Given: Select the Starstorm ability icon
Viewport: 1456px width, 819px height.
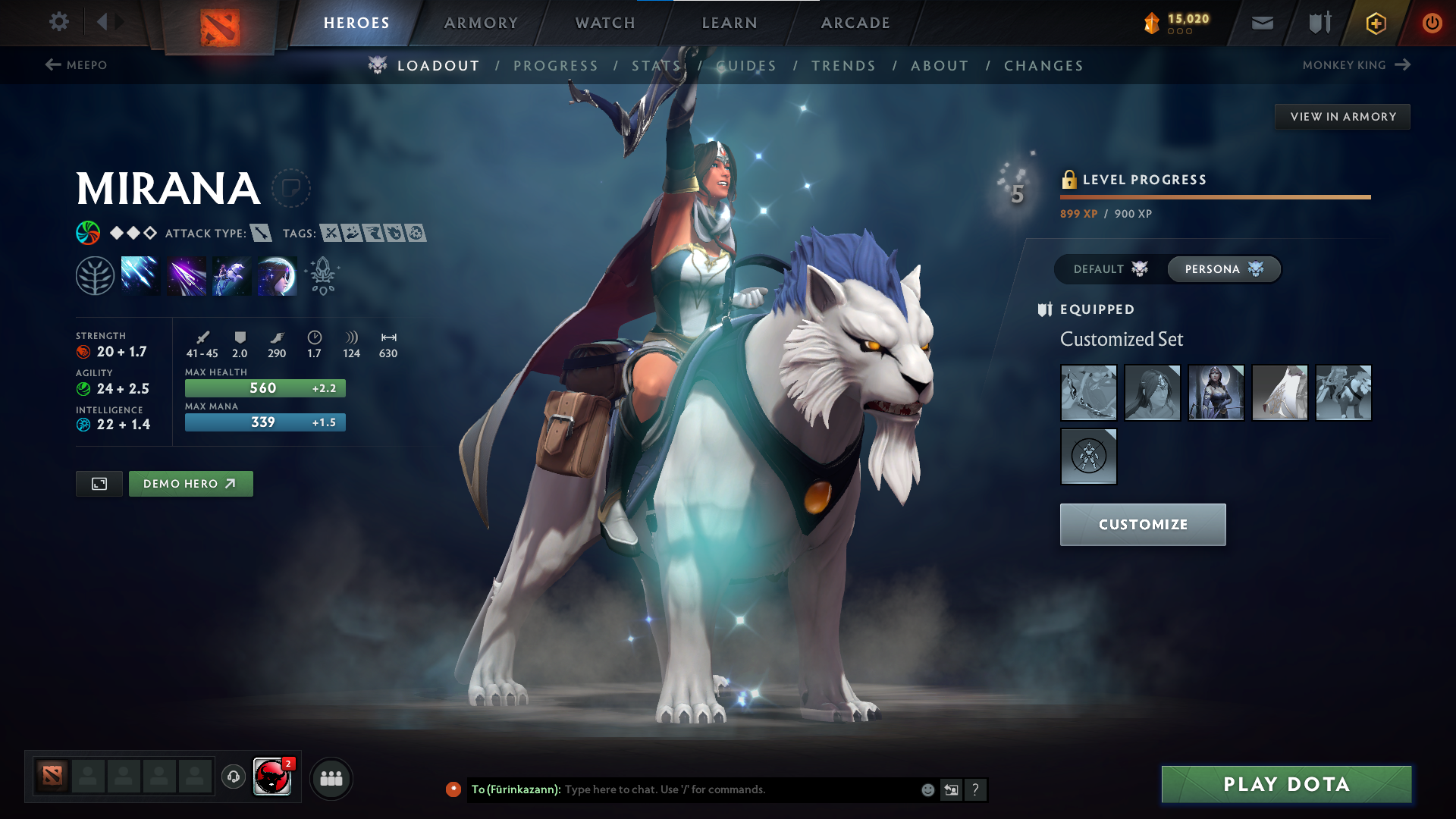Looking at the screenshot, I should [140, 275].
